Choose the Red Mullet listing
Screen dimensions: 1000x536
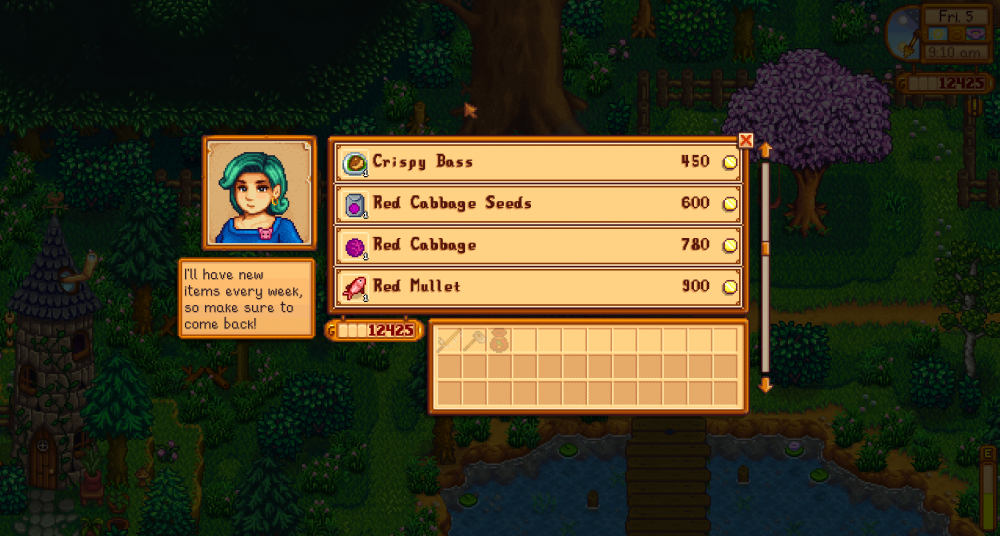pyautogui.click(x=538, y=287)
